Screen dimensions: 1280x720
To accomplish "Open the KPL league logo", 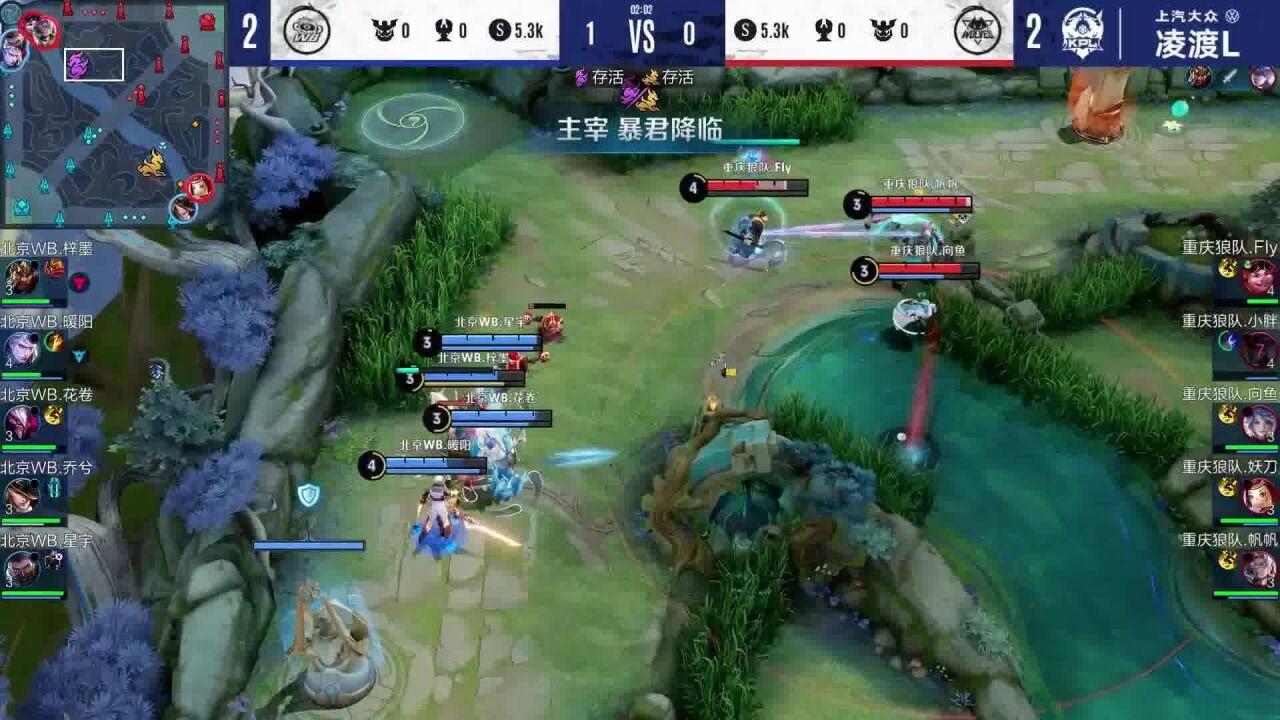I will point(1083,33).
